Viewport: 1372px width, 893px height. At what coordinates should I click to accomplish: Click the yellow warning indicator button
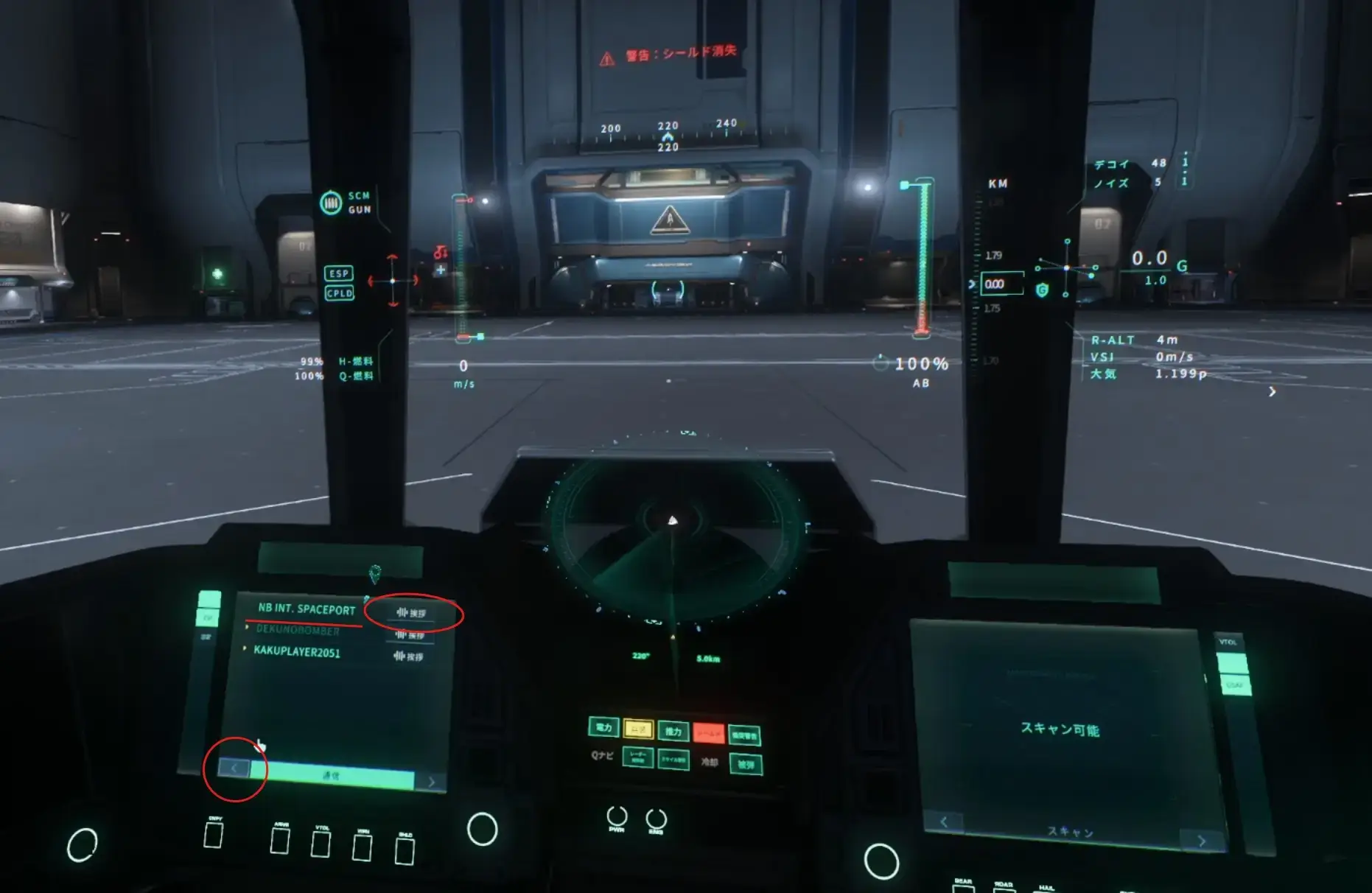pyautogui.click(x=638, y=729)
